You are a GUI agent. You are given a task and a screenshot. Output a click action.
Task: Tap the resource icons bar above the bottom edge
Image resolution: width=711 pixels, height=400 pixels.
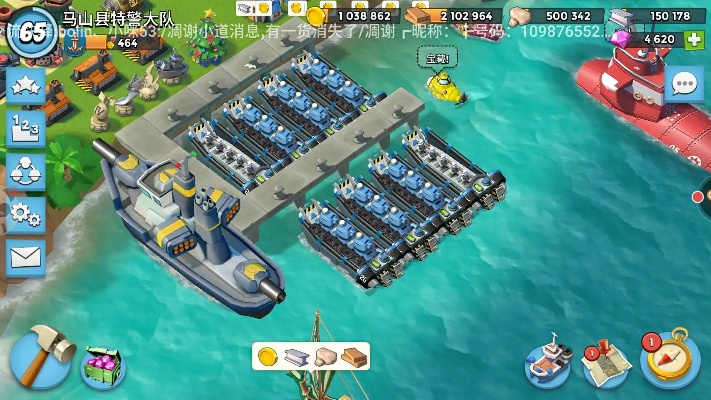[310, 356]
